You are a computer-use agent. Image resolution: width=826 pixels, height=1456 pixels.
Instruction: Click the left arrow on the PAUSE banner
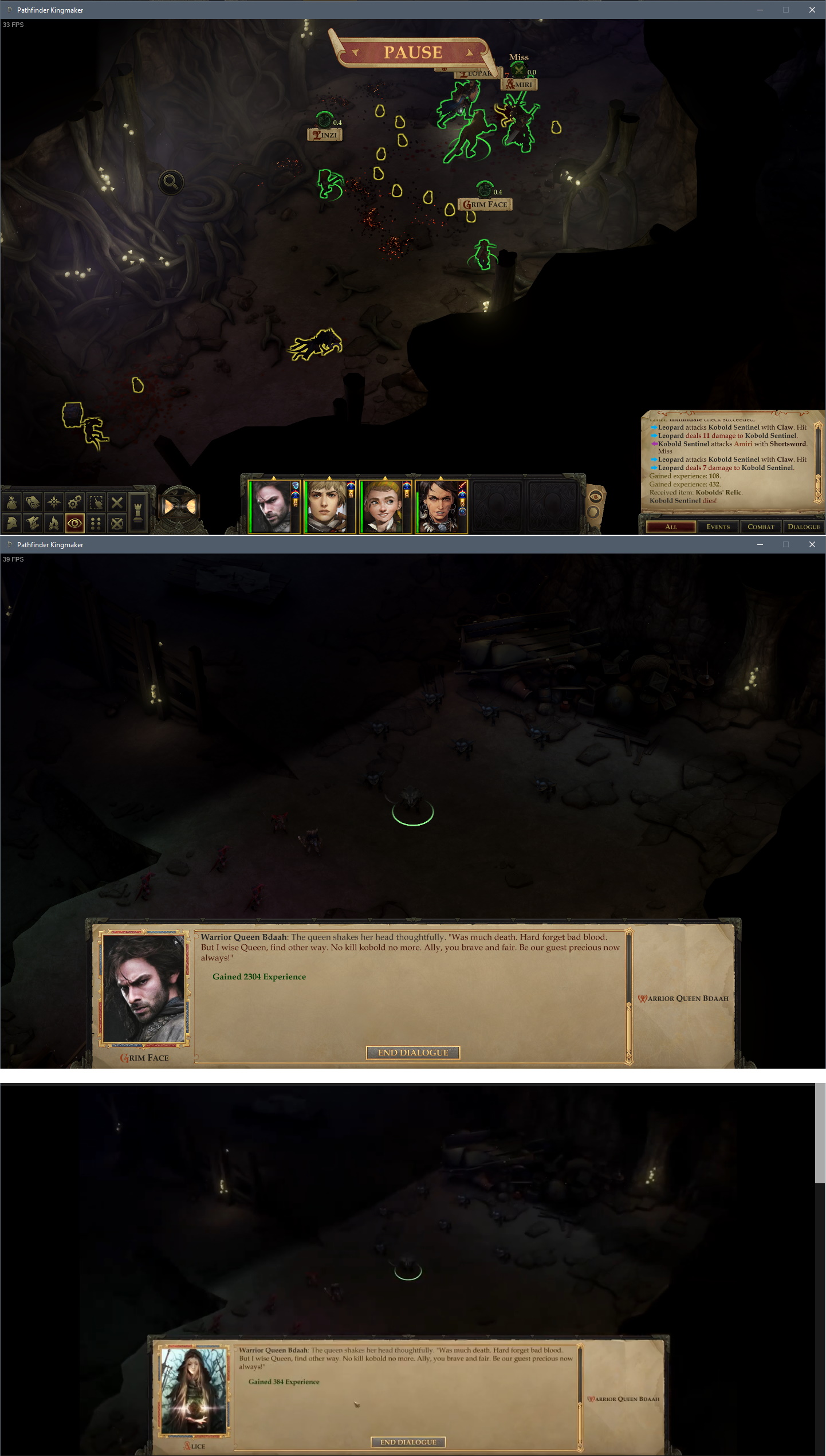[x=357, y=53]
